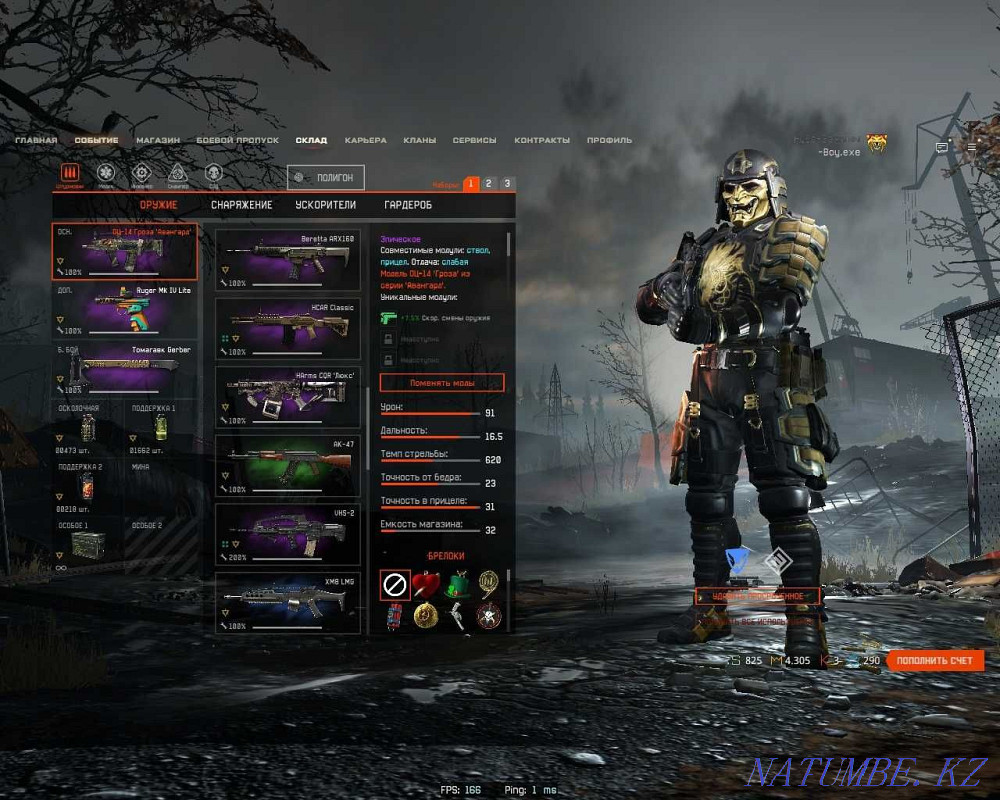
Task: Switch to the СНАРЯЖЕНИЕ tab
Action: tap(241, 205)
